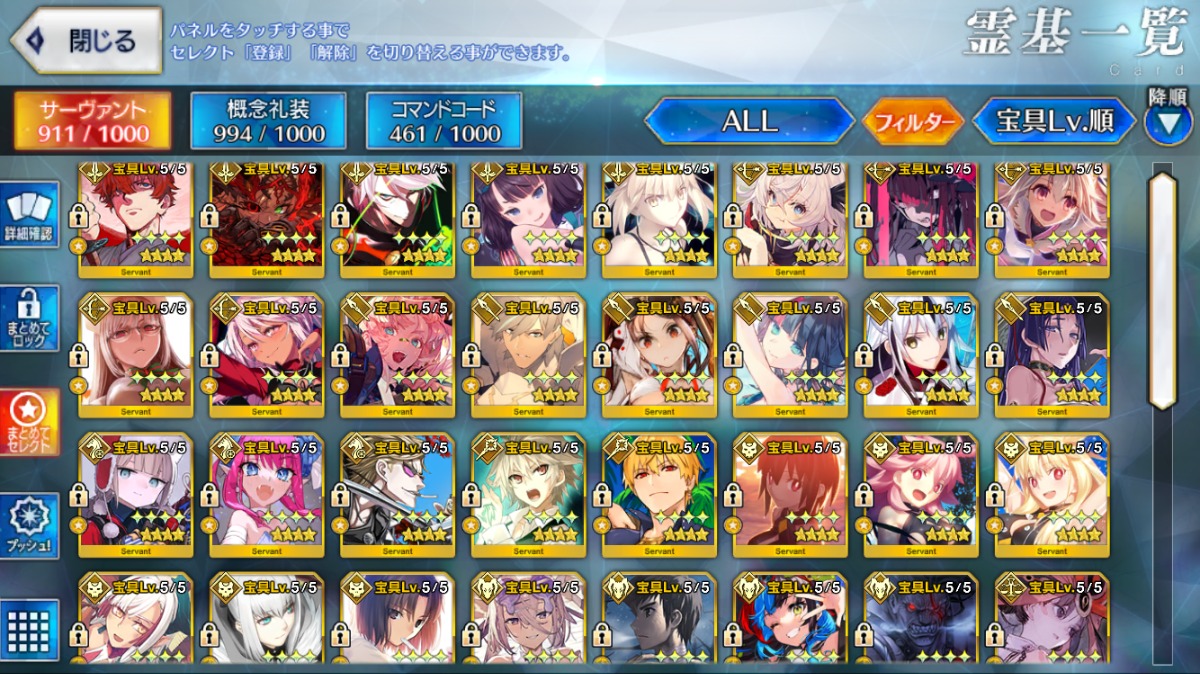Change the grid layout view
The width and height of the screenshot is (1200, 674).
click(30, 628)
